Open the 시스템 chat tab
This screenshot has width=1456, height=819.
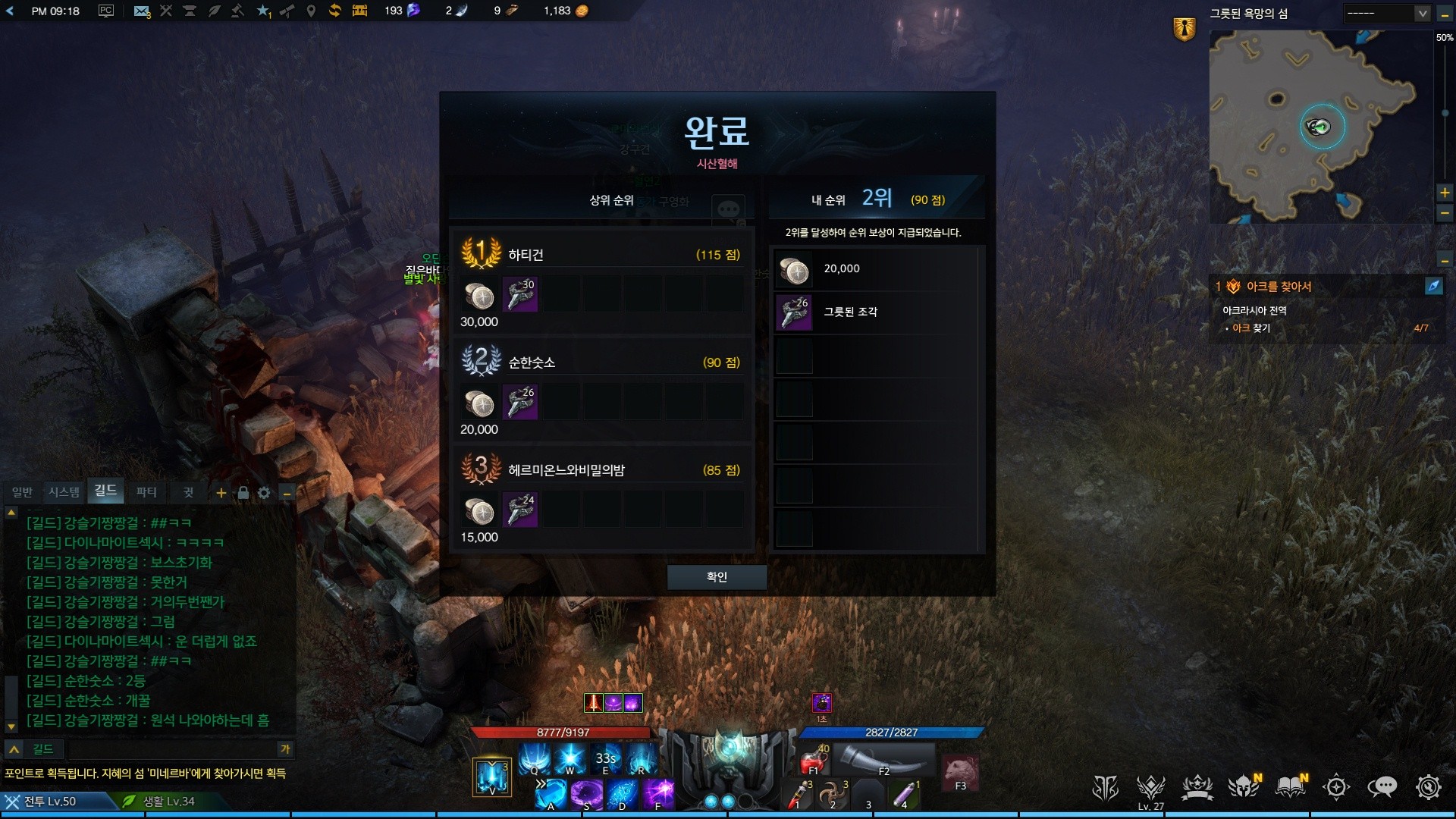tap(64, 492)
